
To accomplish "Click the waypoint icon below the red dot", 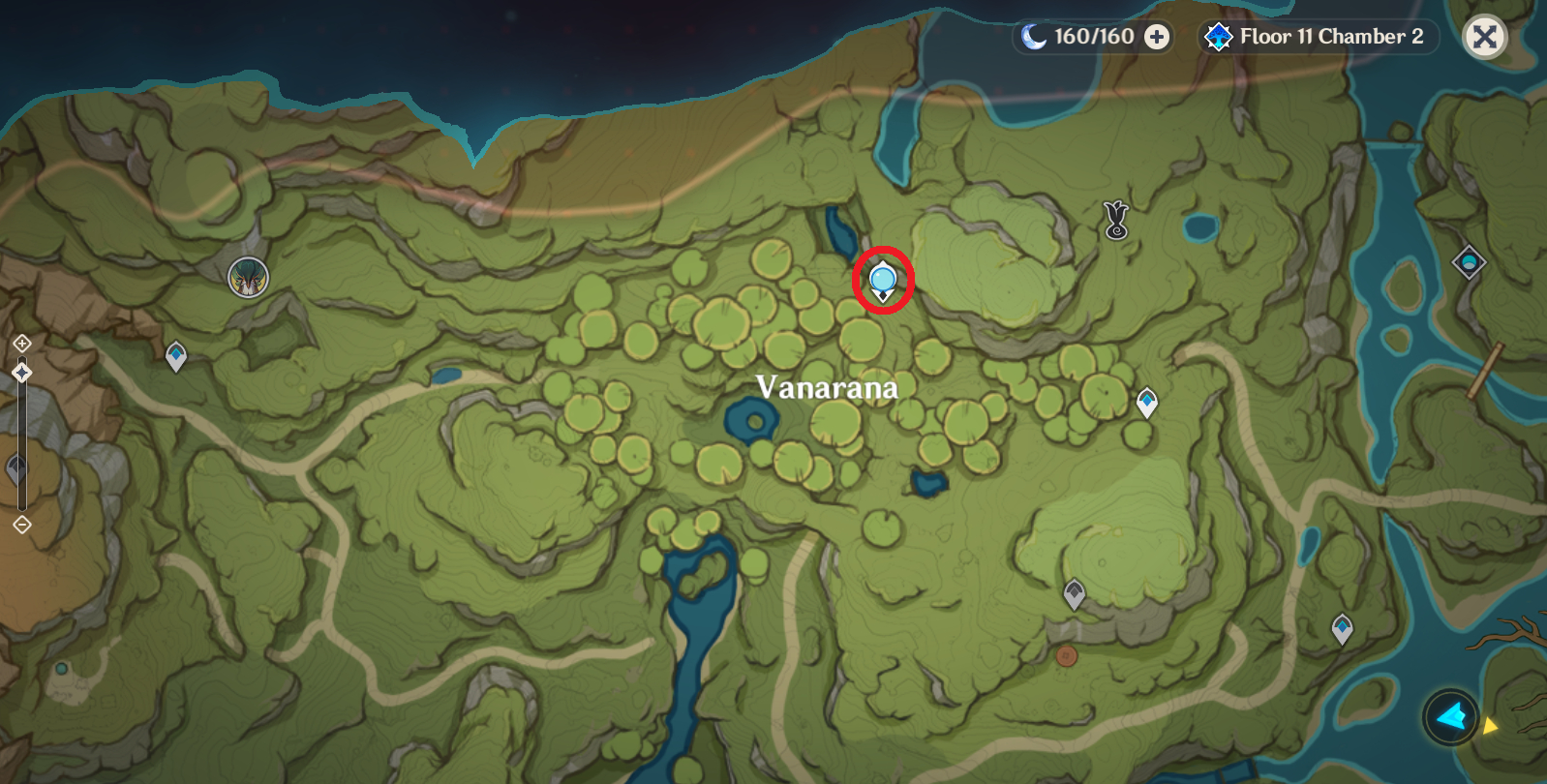I will (1074, 592).
